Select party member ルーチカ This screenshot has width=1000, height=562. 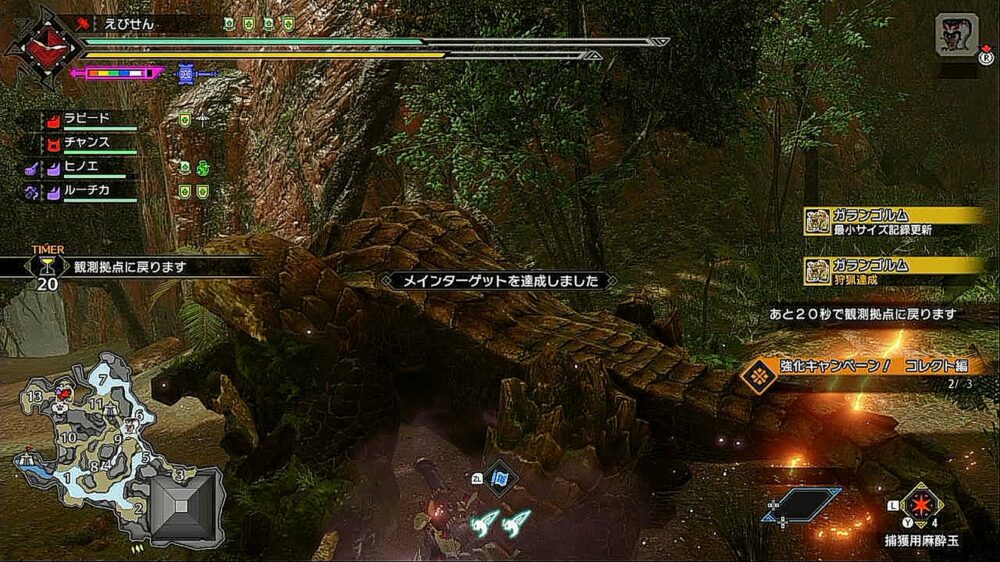tap(86, 190)
